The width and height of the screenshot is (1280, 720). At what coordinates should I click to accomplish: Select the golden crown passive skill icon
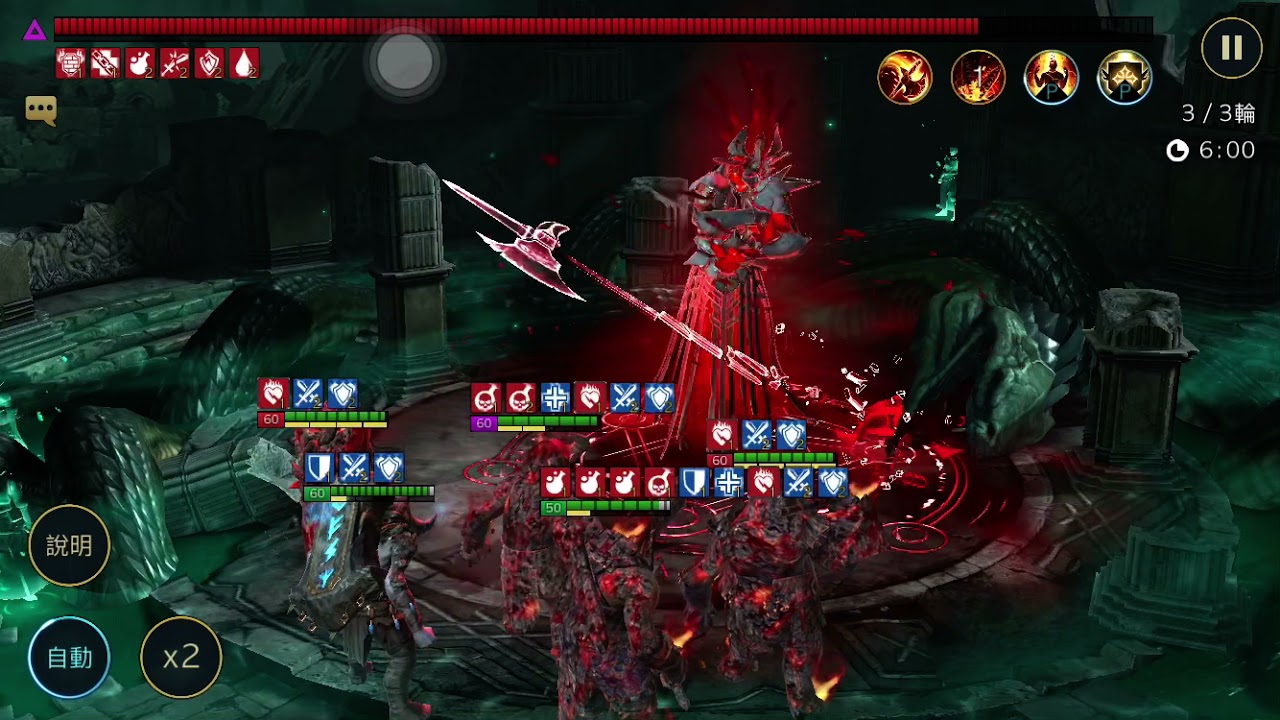[x=1124, y=77]
